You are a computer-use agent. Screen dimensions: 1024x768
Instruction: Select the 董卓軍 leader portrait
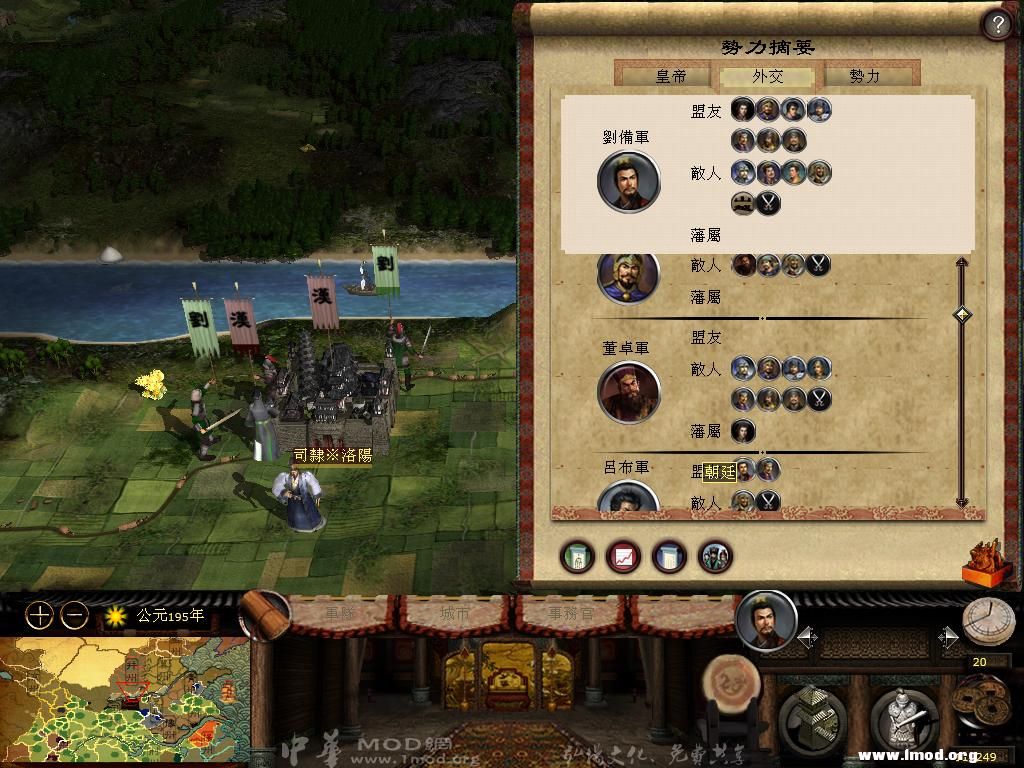pos(629,393)
